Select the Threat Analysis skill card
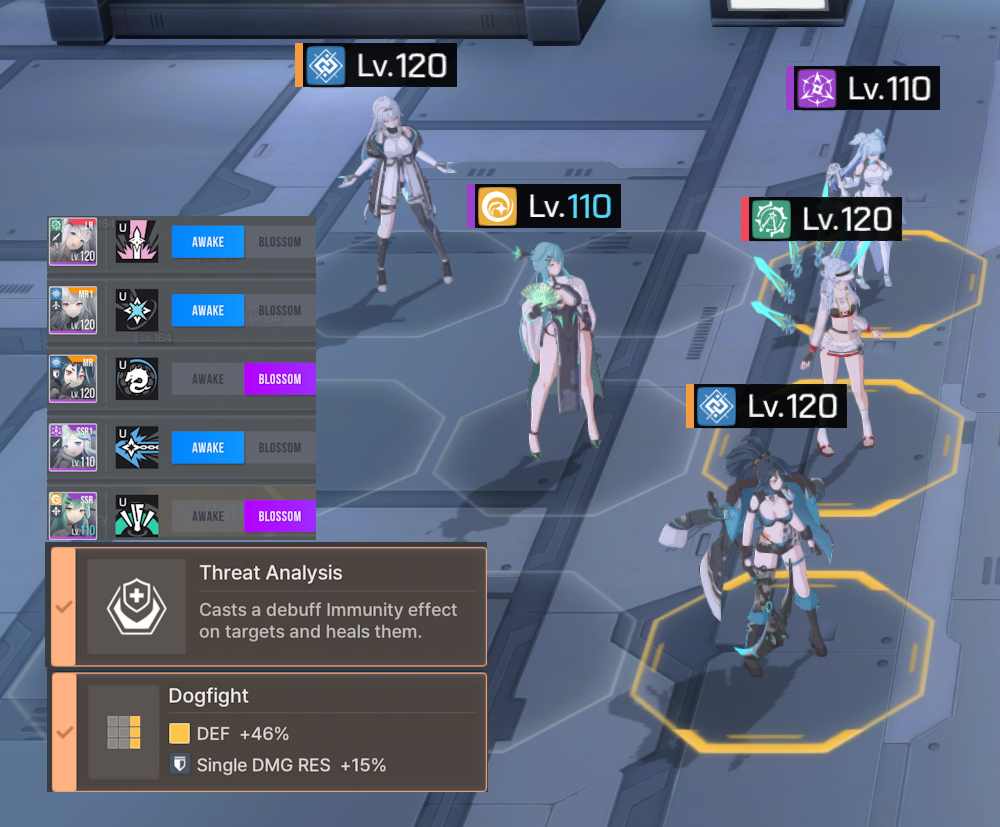Image resolution: width=1000 pixels, height=827 pixels. pos(268,606)
